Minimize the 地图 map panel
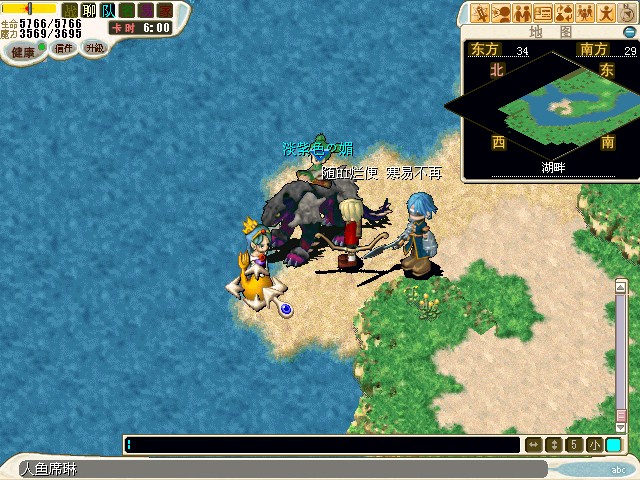Viewport: 640px width, 480px height. (629, 32)
